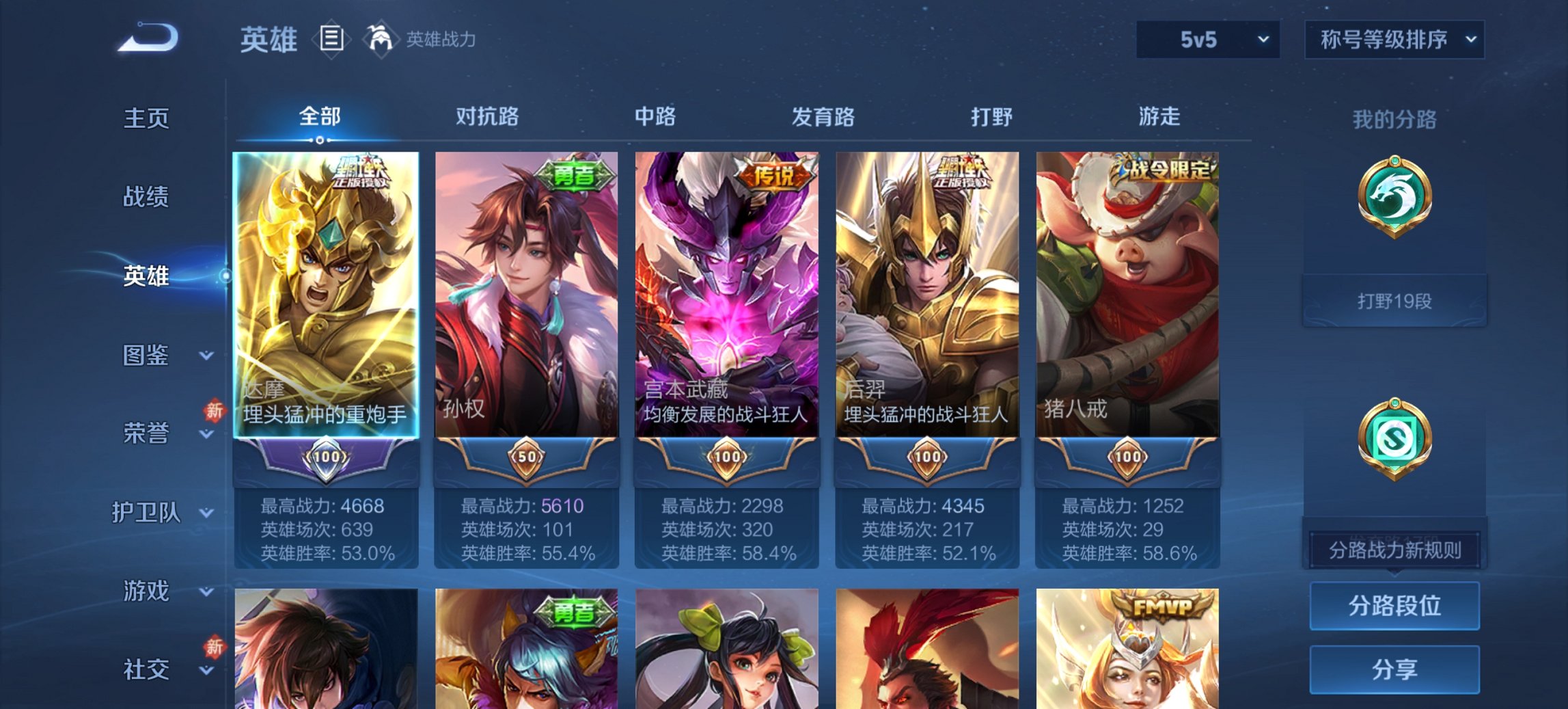Click the green S rank medal on right panel

coord(1394,438)
